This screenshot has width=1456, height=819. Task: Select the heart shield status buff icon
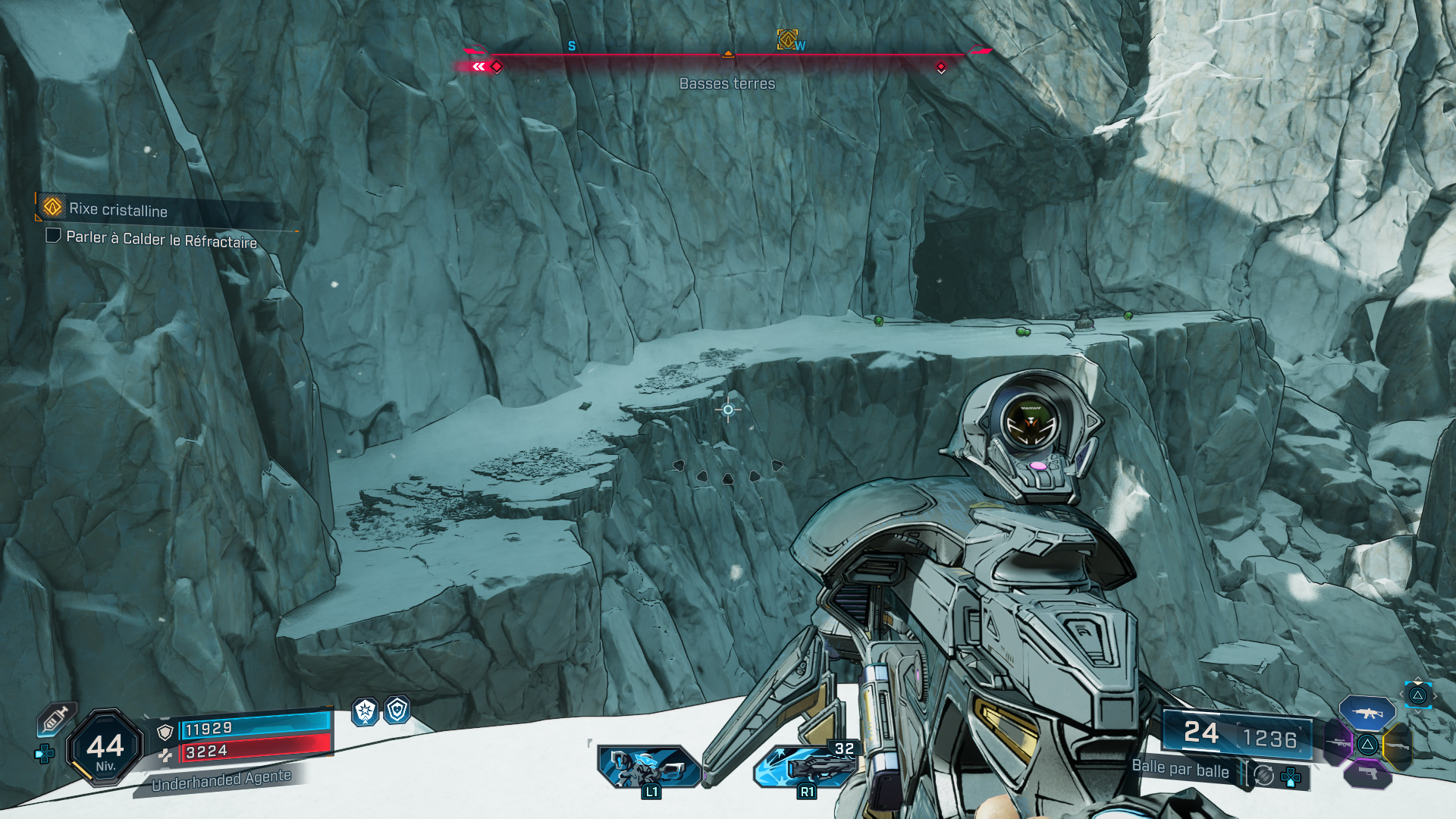tap(397, 710)
